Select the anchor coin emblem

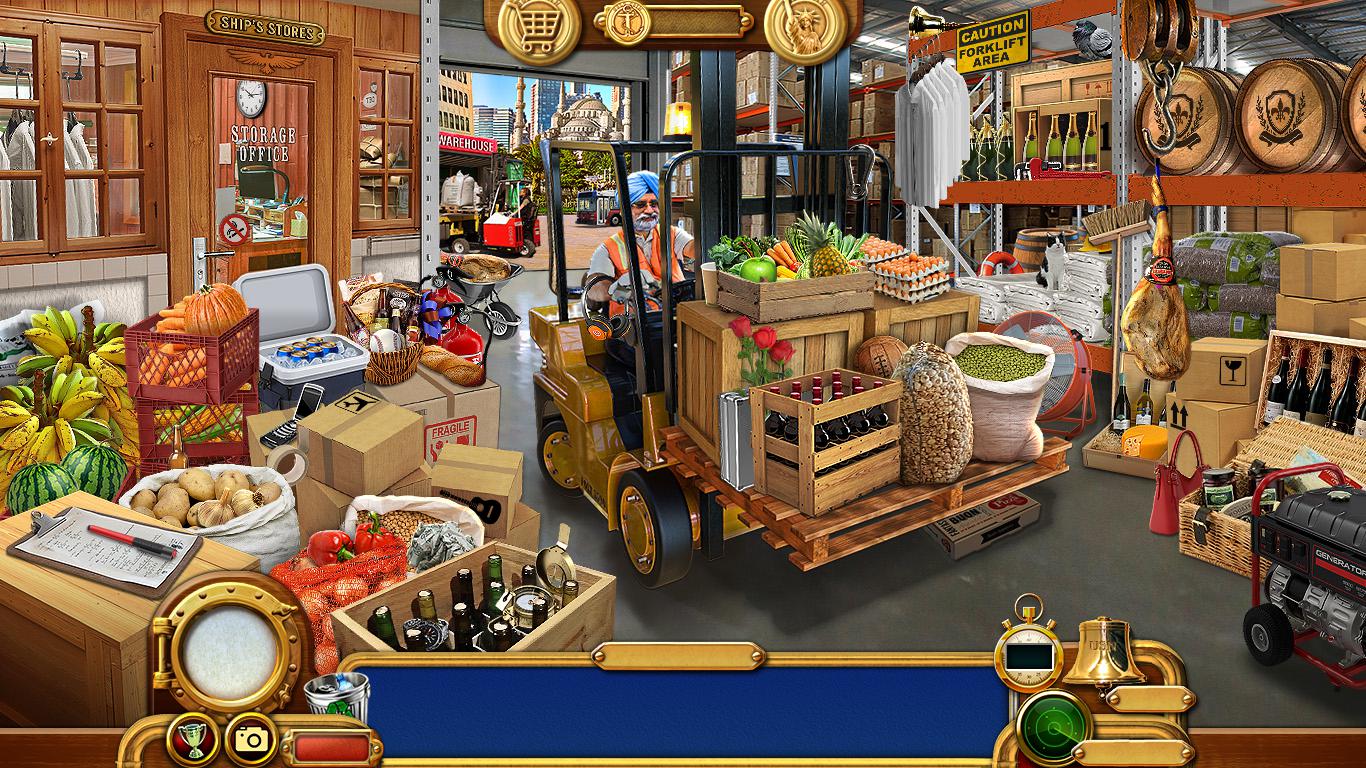point(628,21)
